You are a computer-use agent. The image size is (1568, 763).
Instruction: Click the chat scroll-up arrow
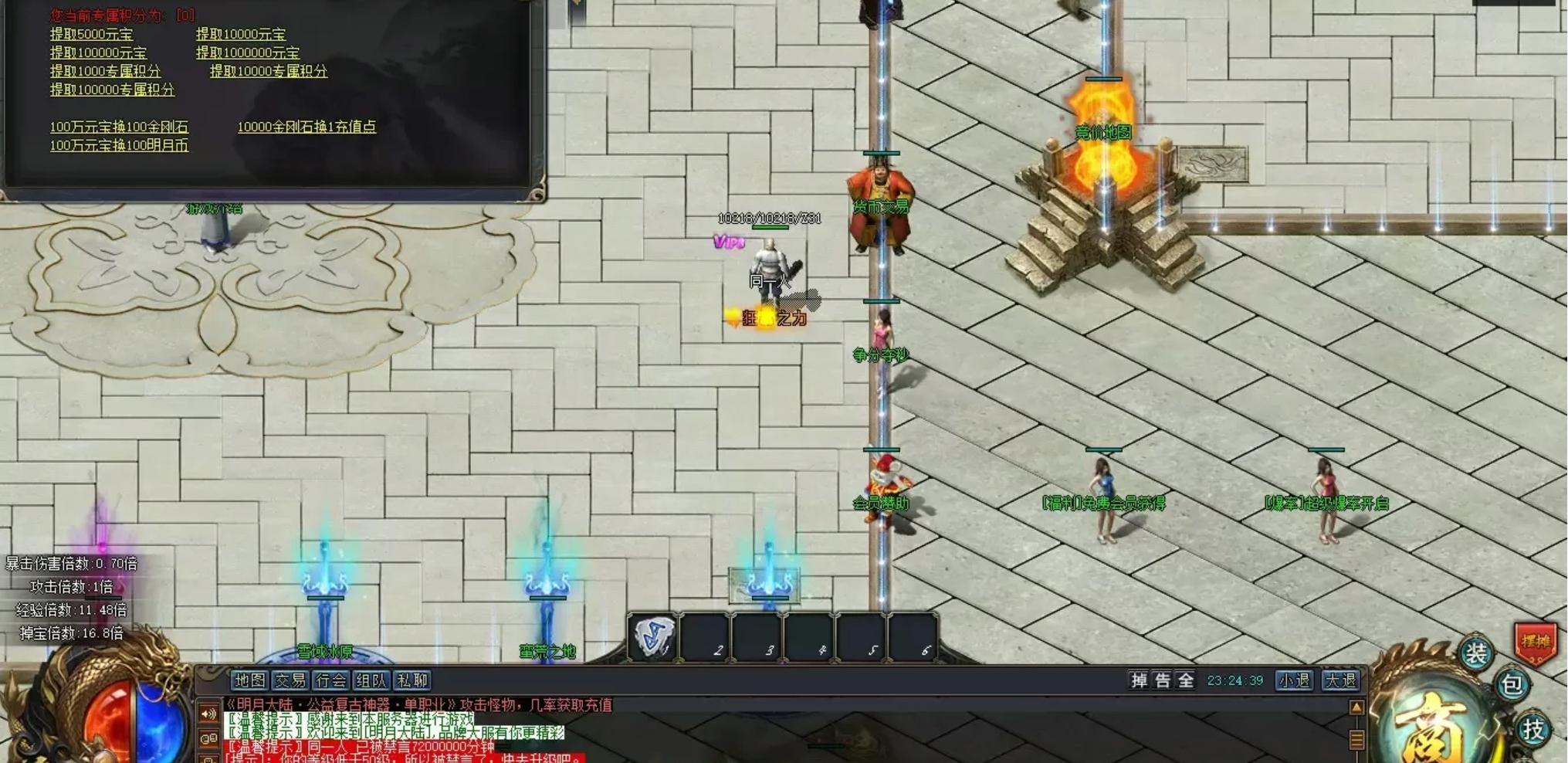[1357, 707]
